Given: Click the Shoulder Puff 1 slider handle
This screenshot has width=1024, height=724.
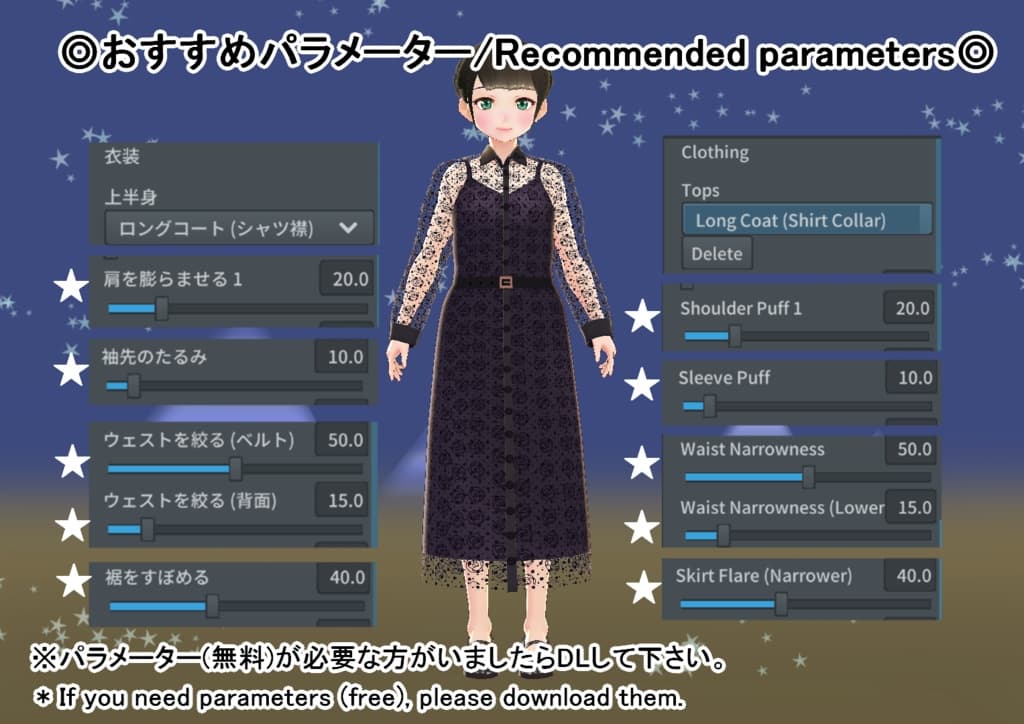Looking at the screenshot, I should click(x=735, y=336).
